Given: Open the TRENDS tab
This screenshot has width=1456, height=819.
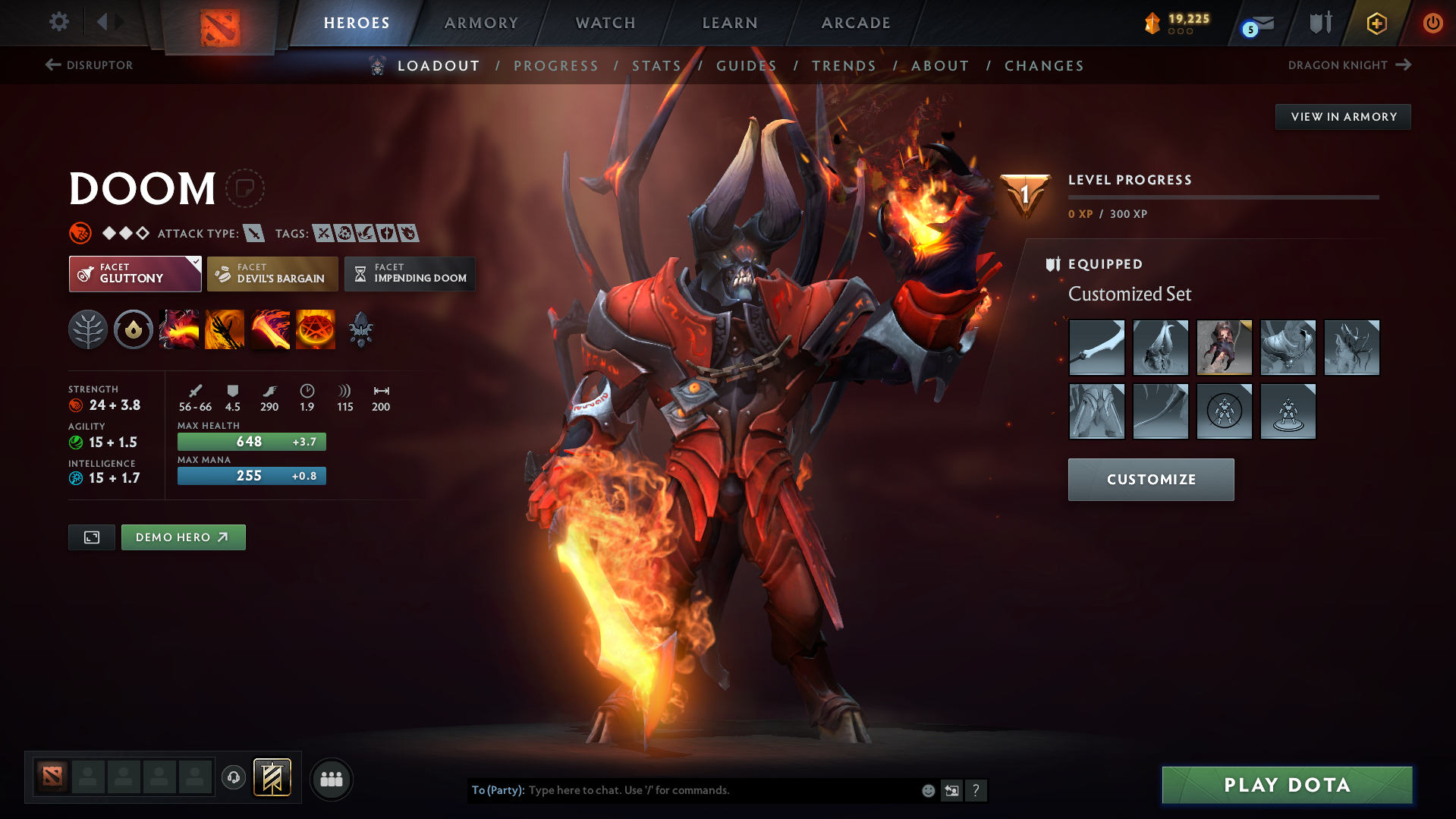Looking at the screenshot, I should (844, 66).
